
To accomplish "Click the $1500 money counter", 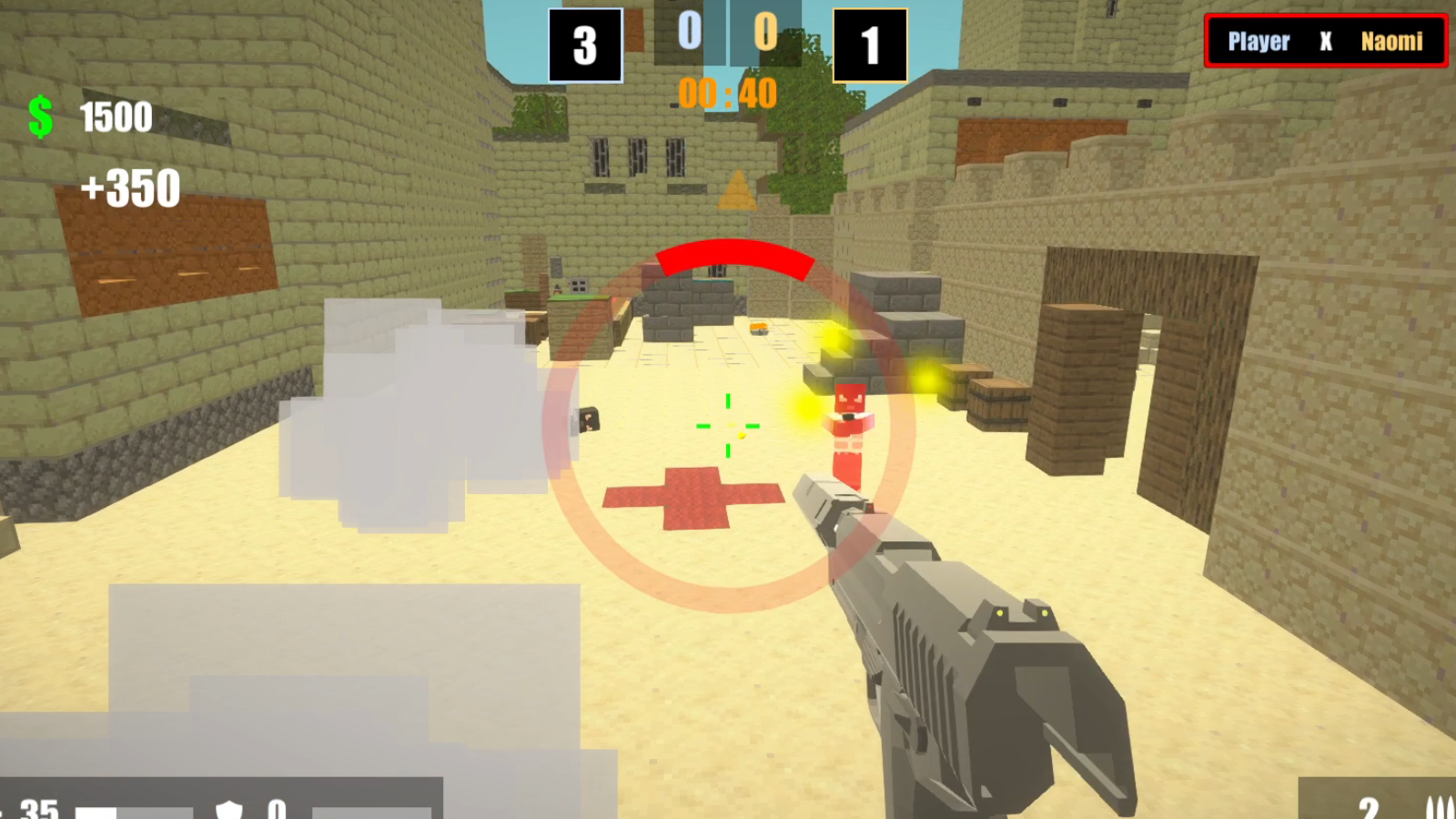I will coord(115,116).
